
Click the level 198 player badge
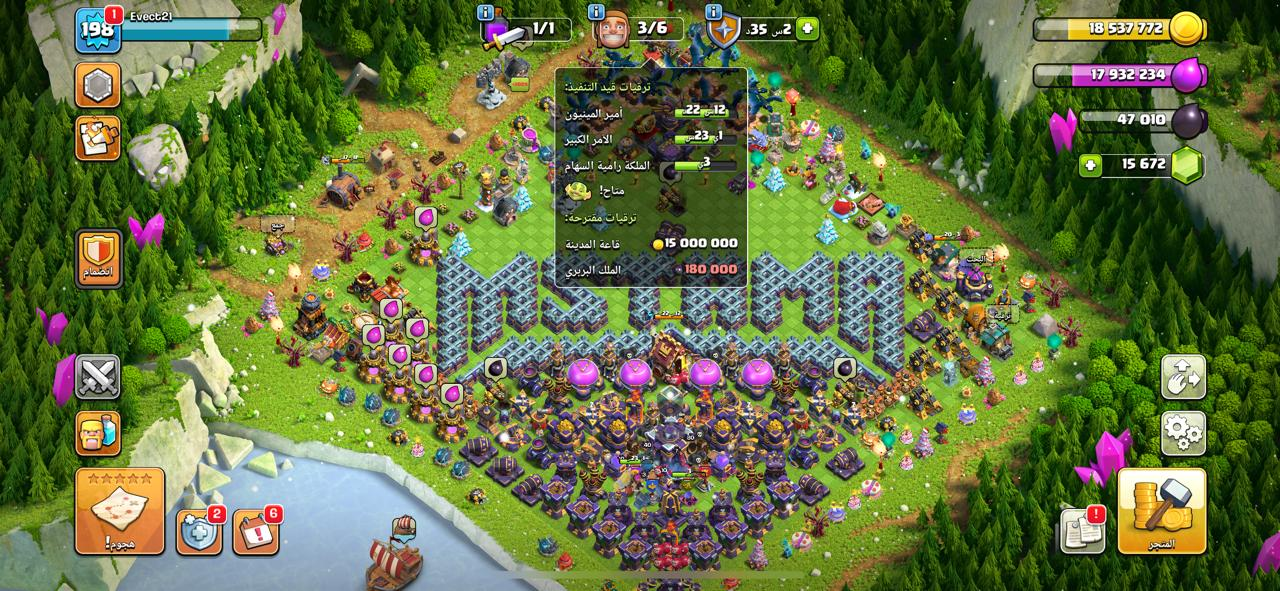(98, 32)
